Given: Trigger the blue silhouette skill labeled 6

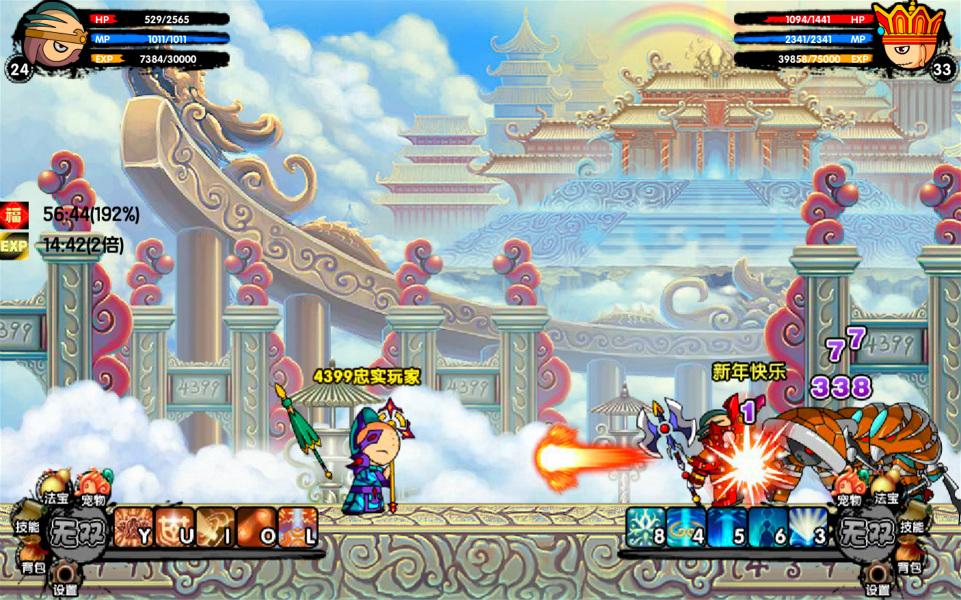Looking at the screenshot, I should 768,527.
